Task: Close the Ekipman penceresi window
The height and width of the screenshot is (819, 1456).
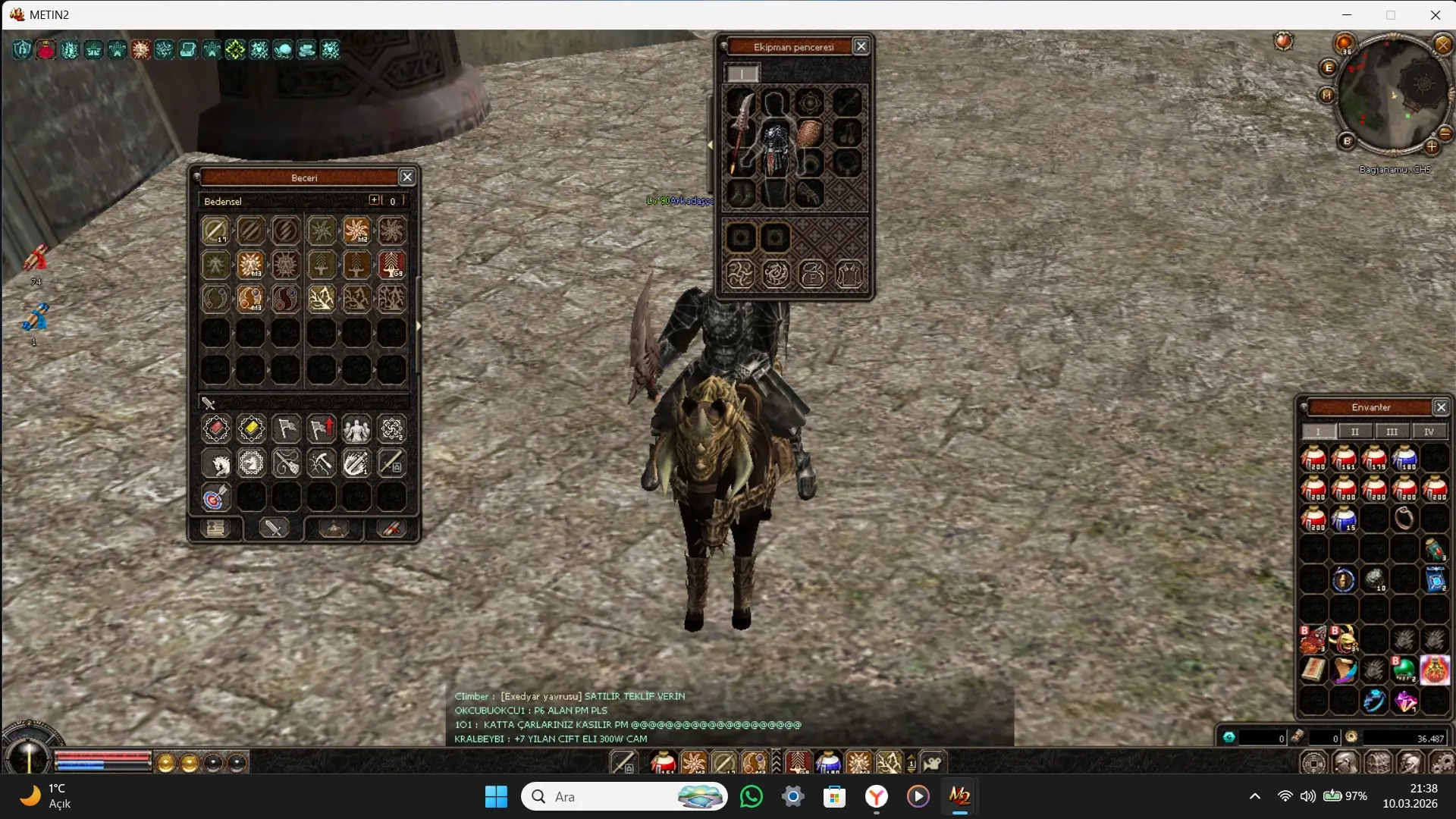Action: (861, 46)
